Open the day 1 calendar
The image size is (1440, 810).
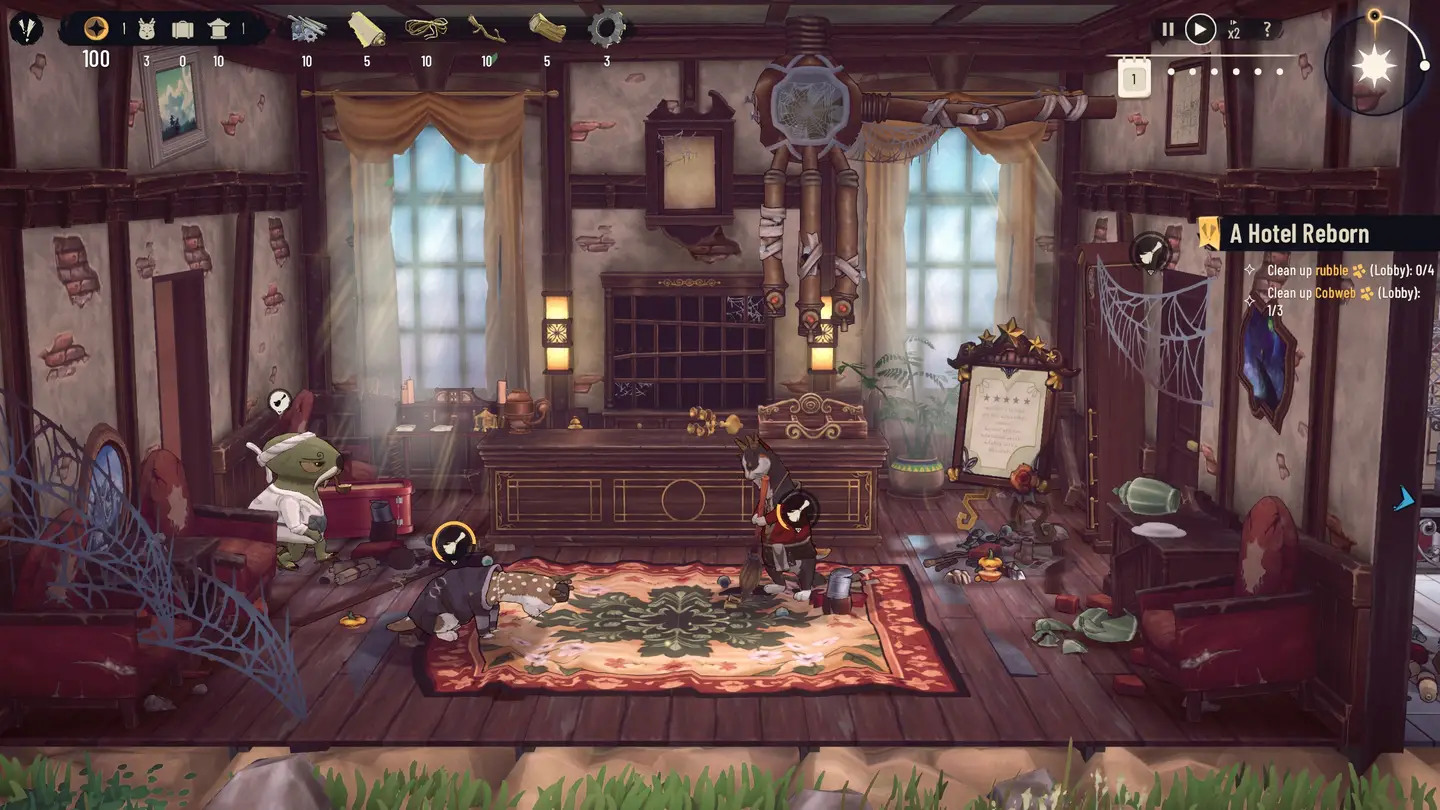pos(1134,77)
